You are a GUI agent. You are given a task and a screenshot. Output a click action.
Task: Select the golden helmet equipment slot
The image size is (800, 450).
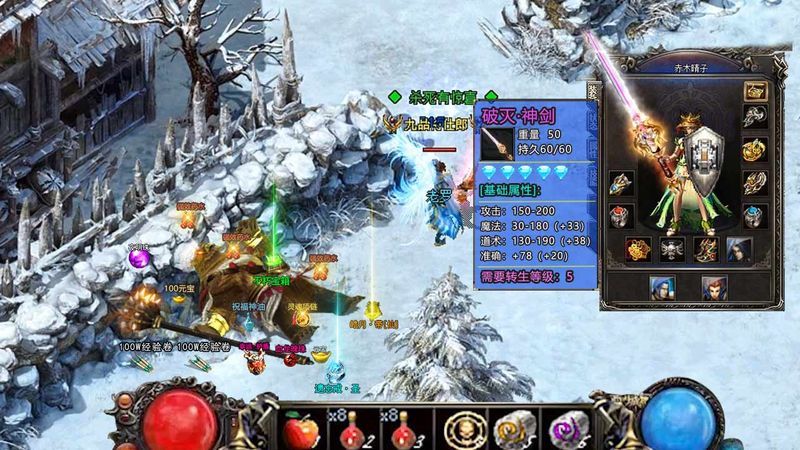(754, 90)
